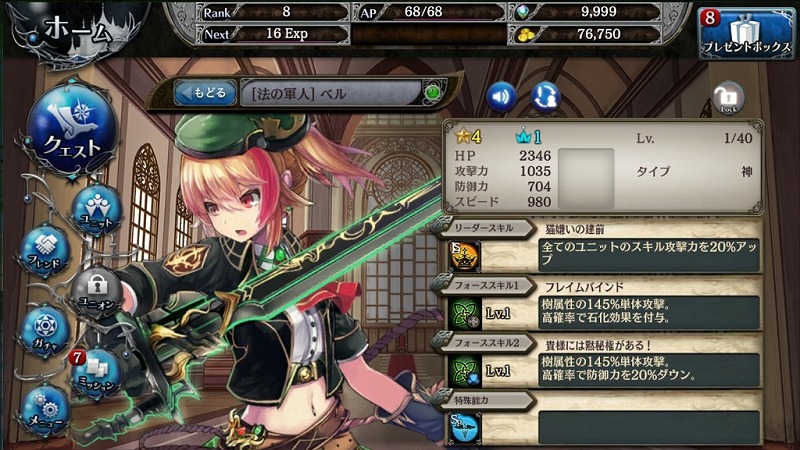Click the blue character silhouette button
The height and width of the screenshot is (450, 800).
tap(545, 95)
